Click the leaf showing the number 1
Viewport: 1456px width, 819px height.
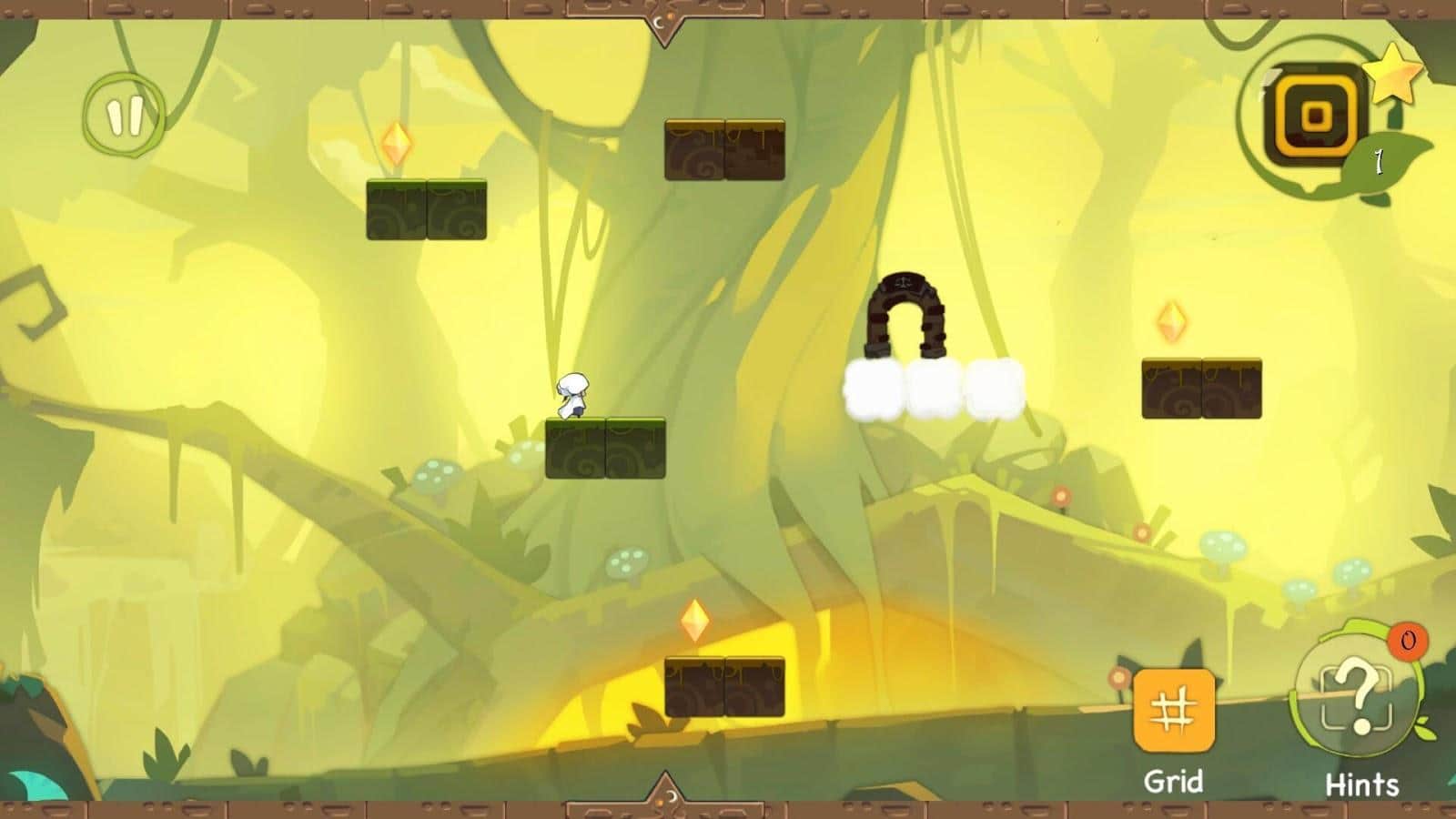pos(1377,162)
